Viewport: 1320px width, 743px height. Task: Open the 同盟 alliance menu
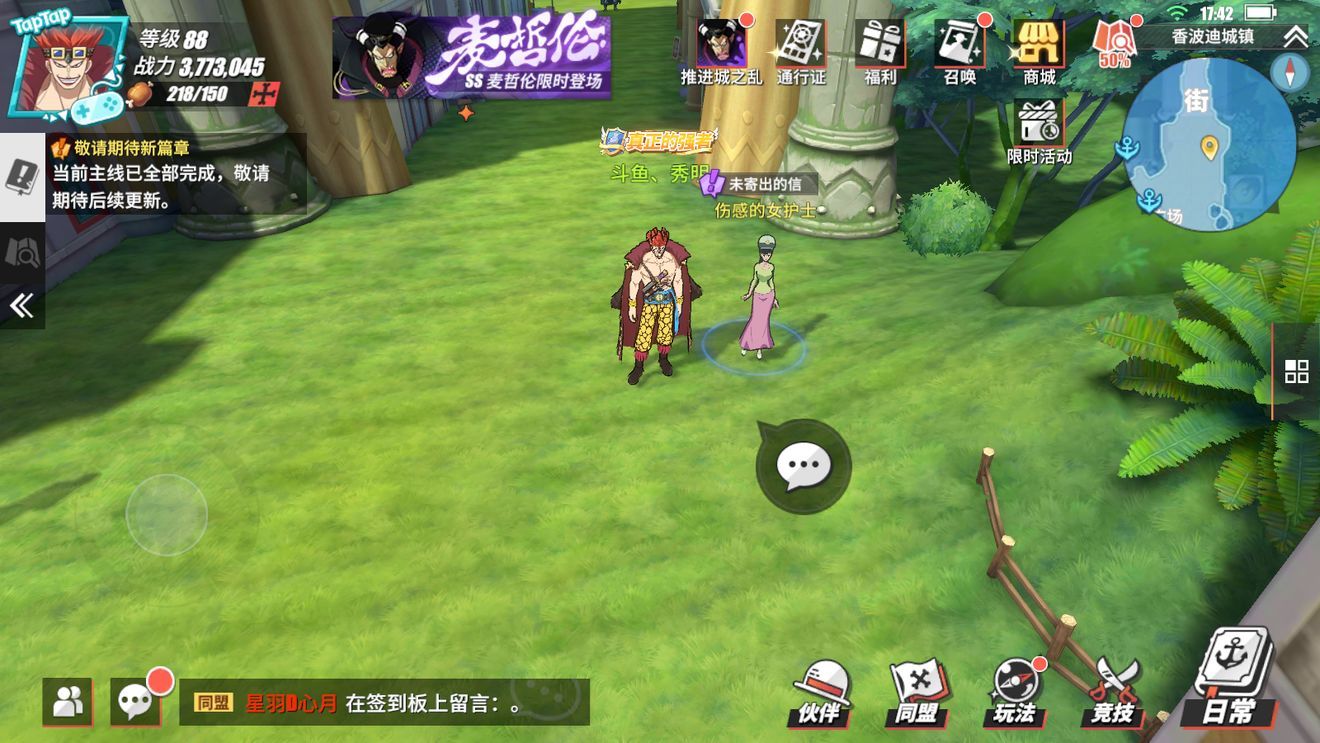coord(918,693)
